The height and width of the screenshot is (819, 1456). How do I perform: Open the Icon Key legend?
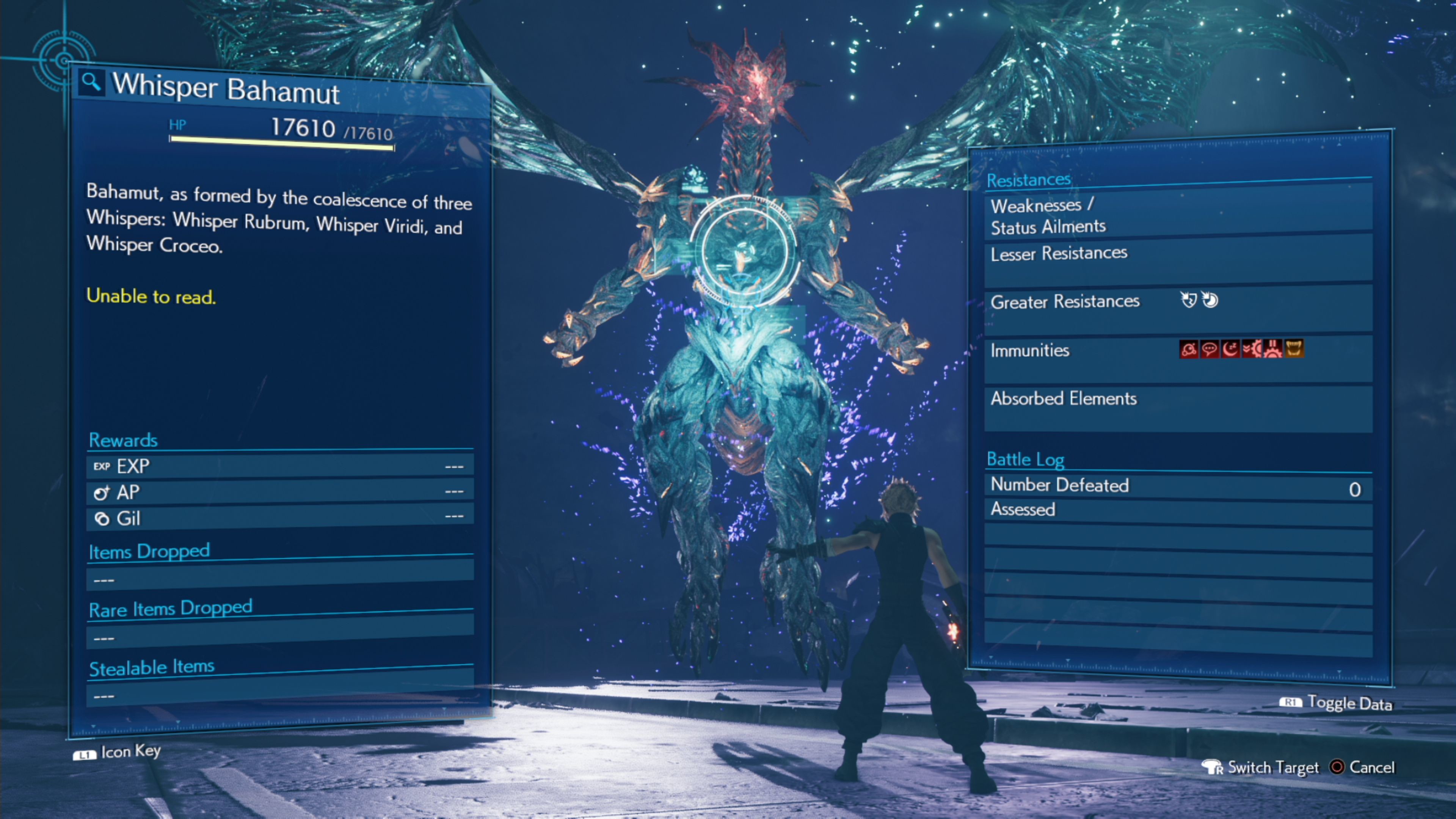pos(118,752)
